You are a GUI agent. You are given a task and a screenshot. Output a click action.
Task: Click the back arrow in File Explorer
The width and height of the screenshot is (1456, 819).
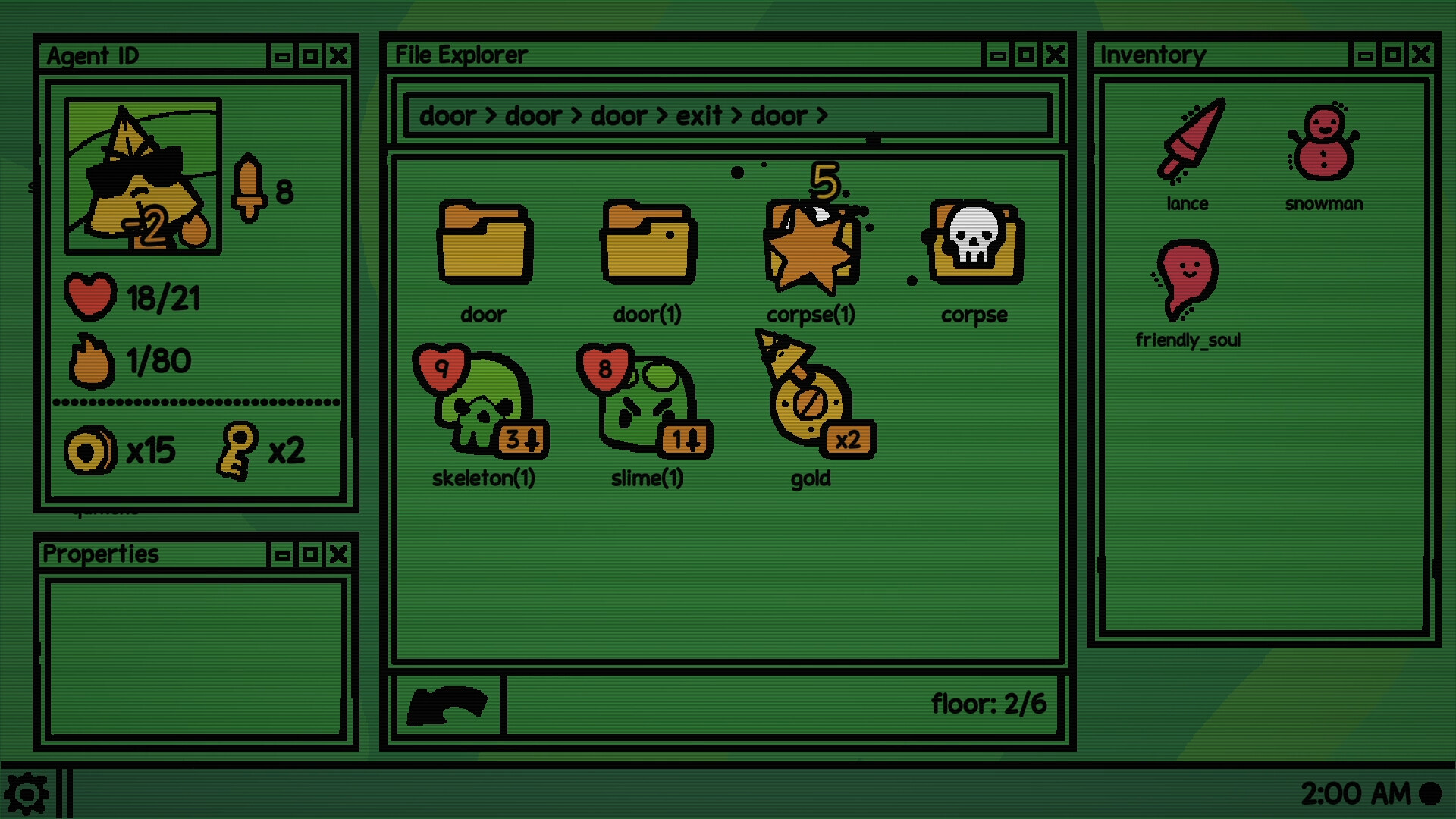pos(446,705)
